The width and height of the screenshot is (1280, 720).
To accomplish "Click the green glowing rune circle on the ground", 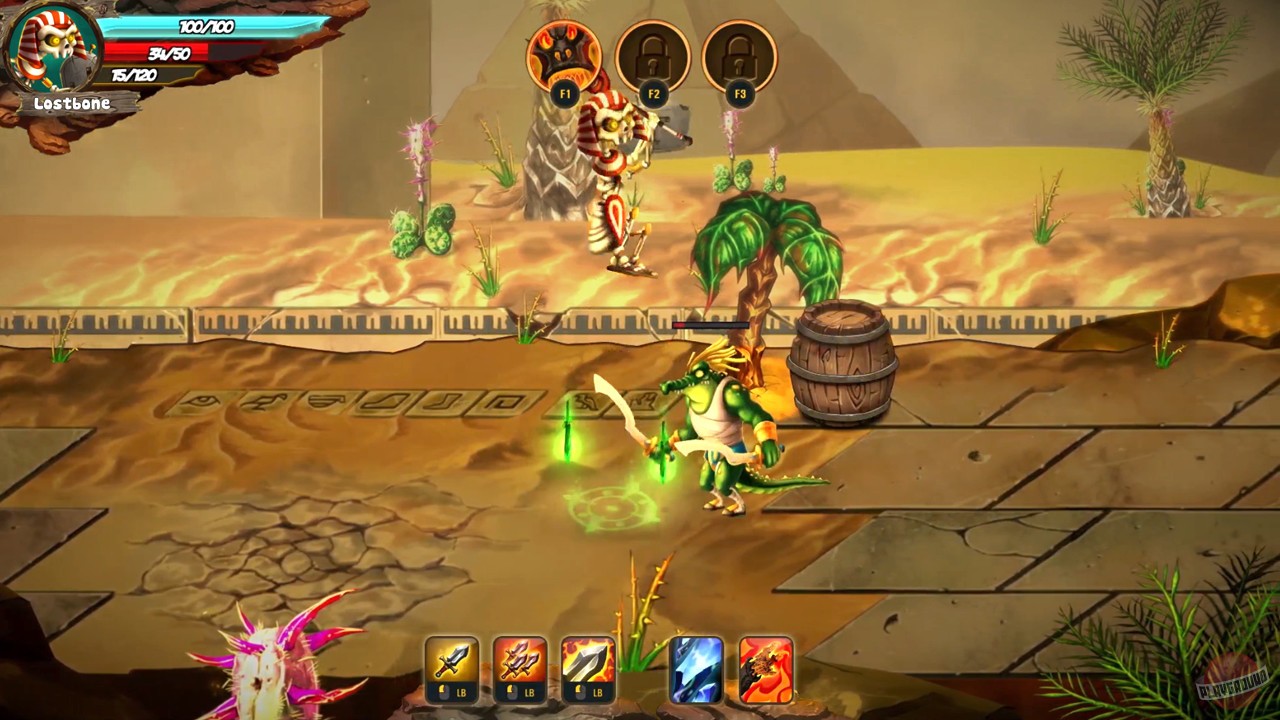I will coord(610,510).
